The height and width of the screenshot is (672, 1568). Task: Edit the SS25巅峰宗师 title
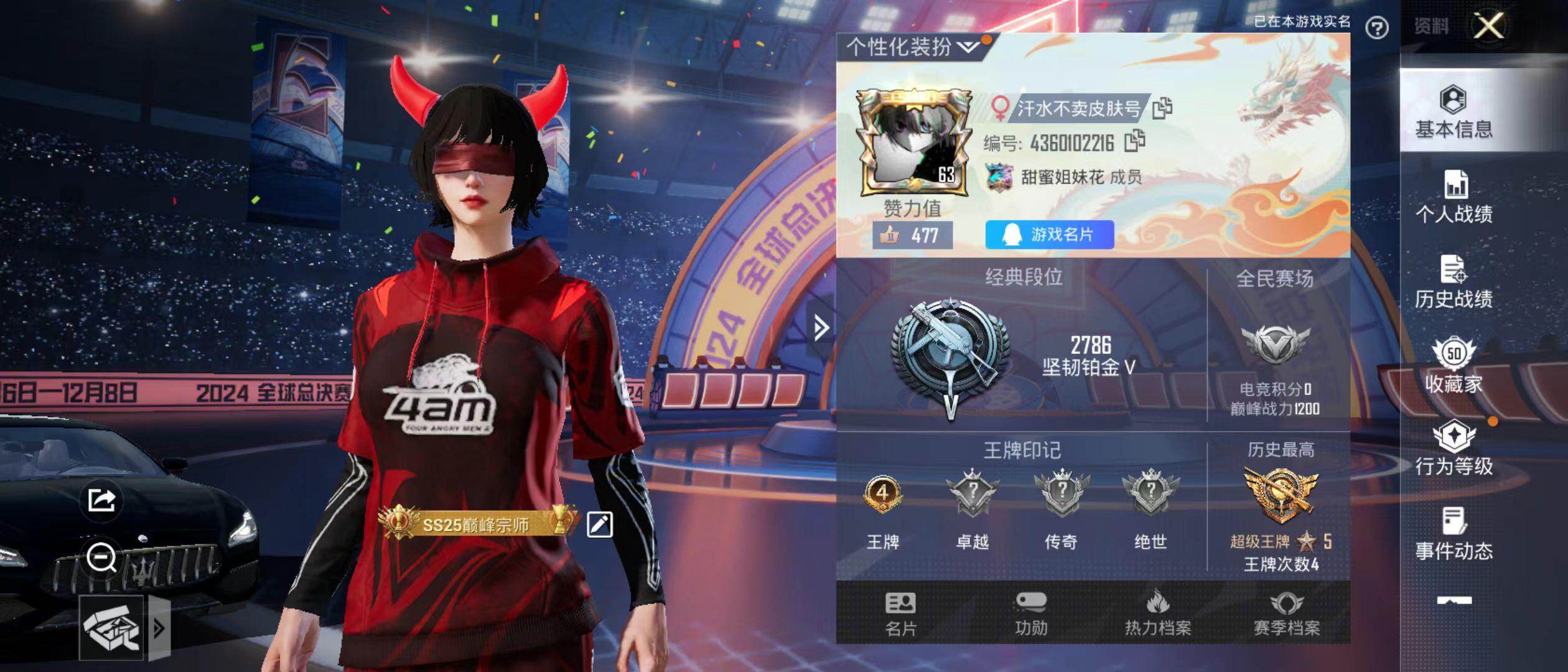pos(600,525)
